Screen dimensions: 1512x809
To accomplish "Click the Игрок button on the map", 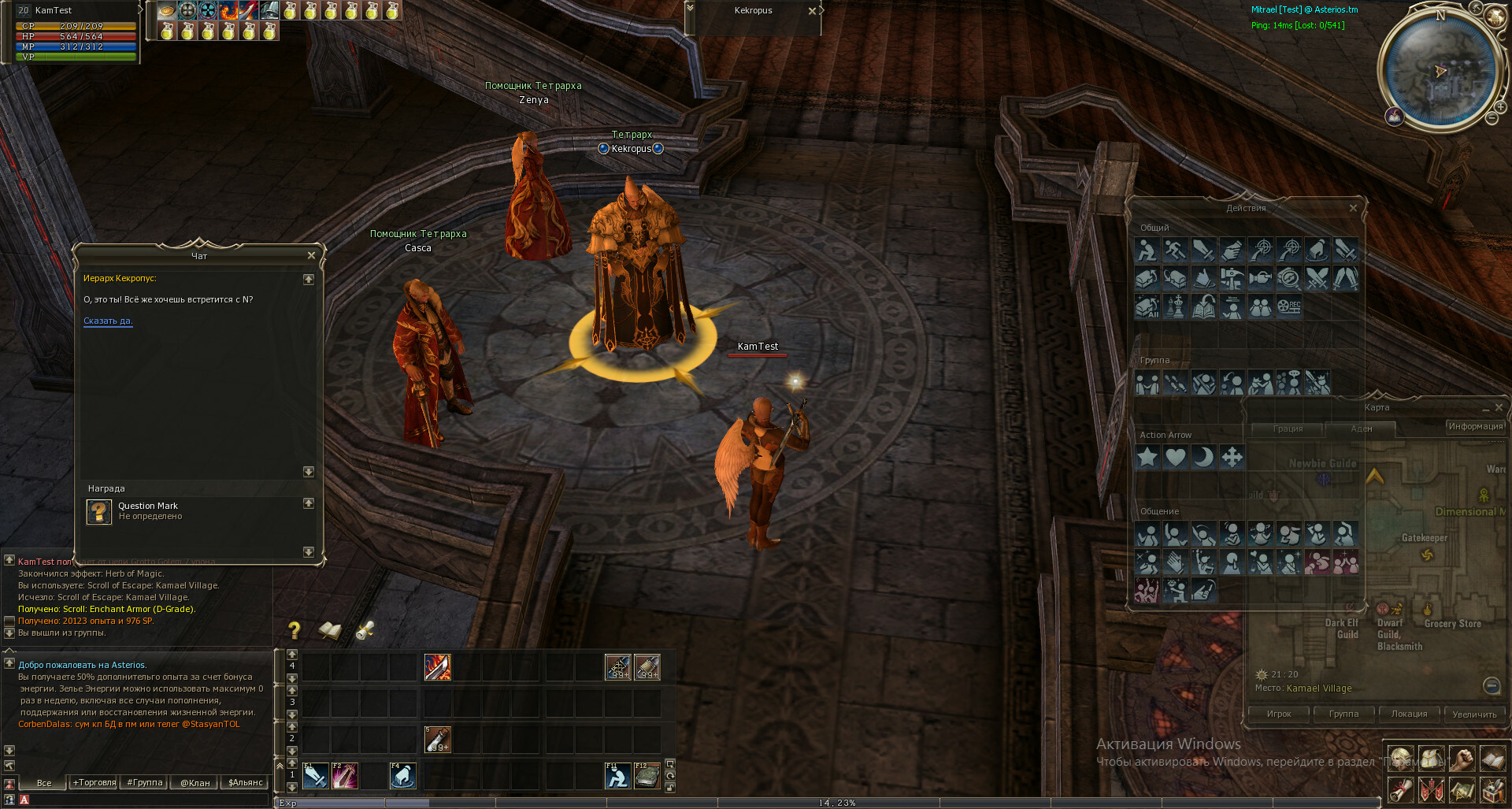I will [1279, 714].
